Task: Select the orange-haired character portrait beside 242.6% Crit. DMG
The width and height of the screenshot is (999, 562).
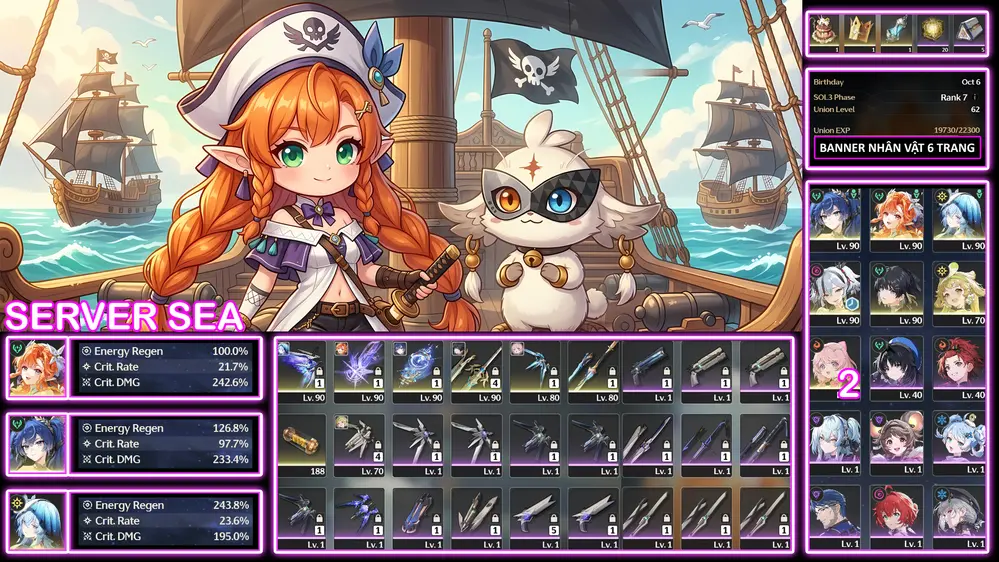Action: click(x=36, y=368)
